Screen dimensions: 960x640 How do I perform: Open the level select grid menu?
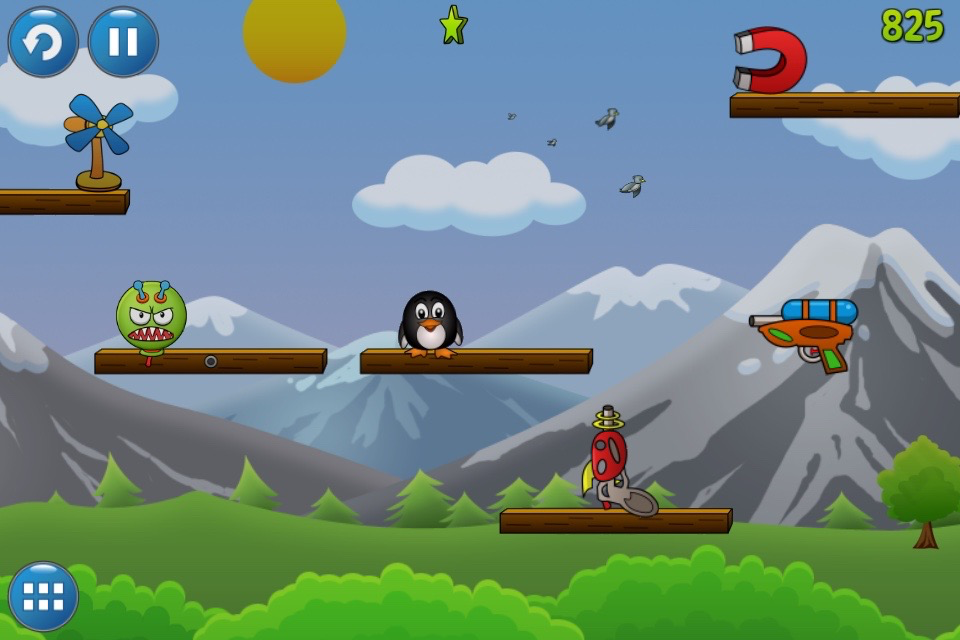[43, 596]
